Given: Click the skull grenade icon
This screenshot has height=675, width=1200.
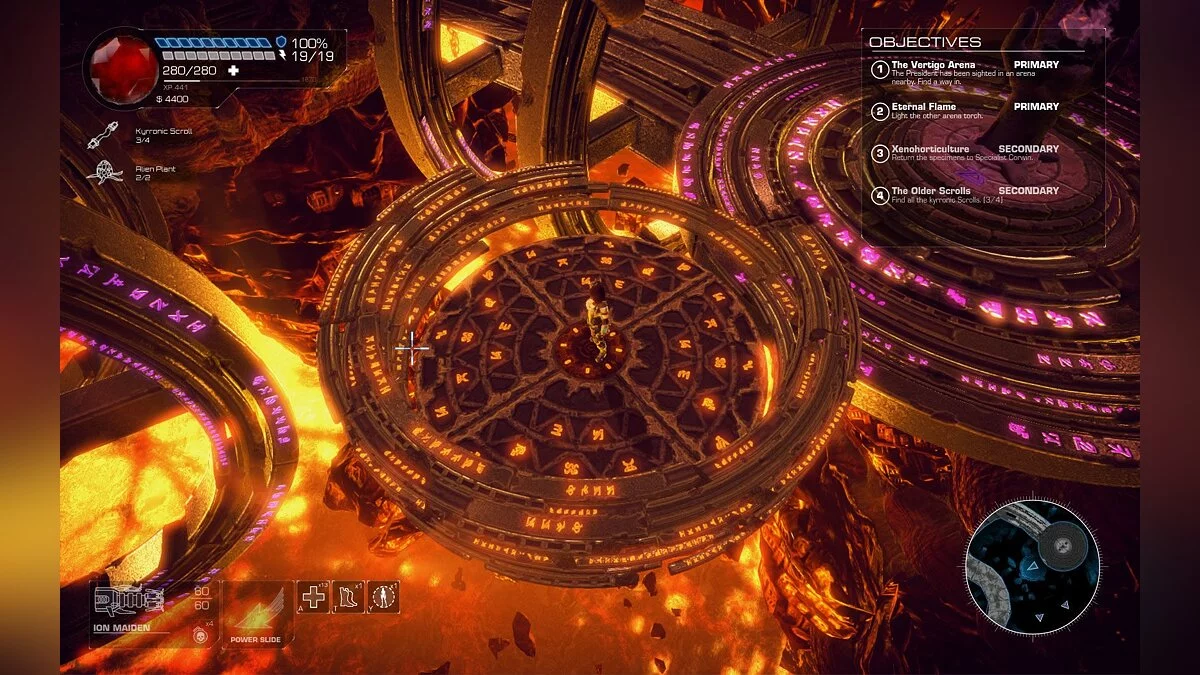Looking at the screenshot, I should pyautogui.click(x=198, y=634).
